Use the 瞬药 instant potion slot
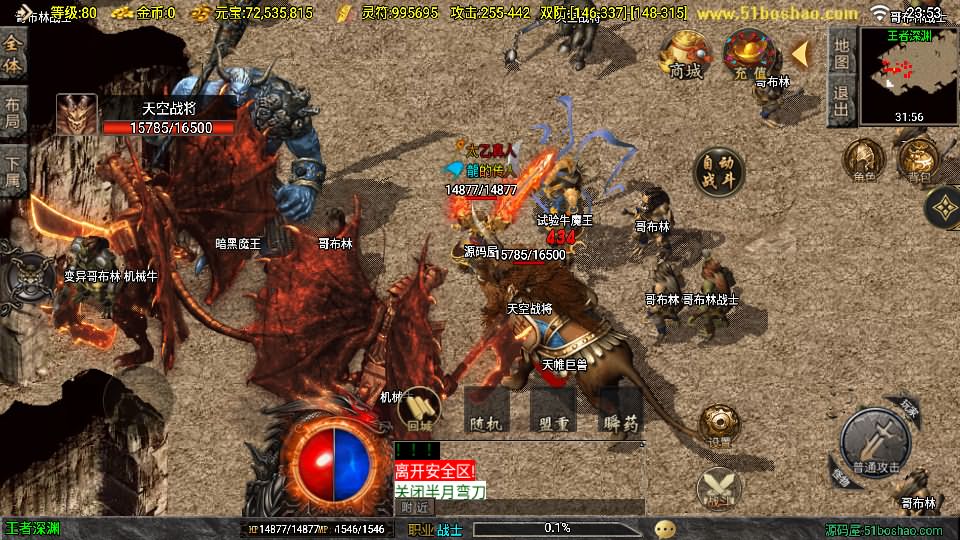 point(621,411)
